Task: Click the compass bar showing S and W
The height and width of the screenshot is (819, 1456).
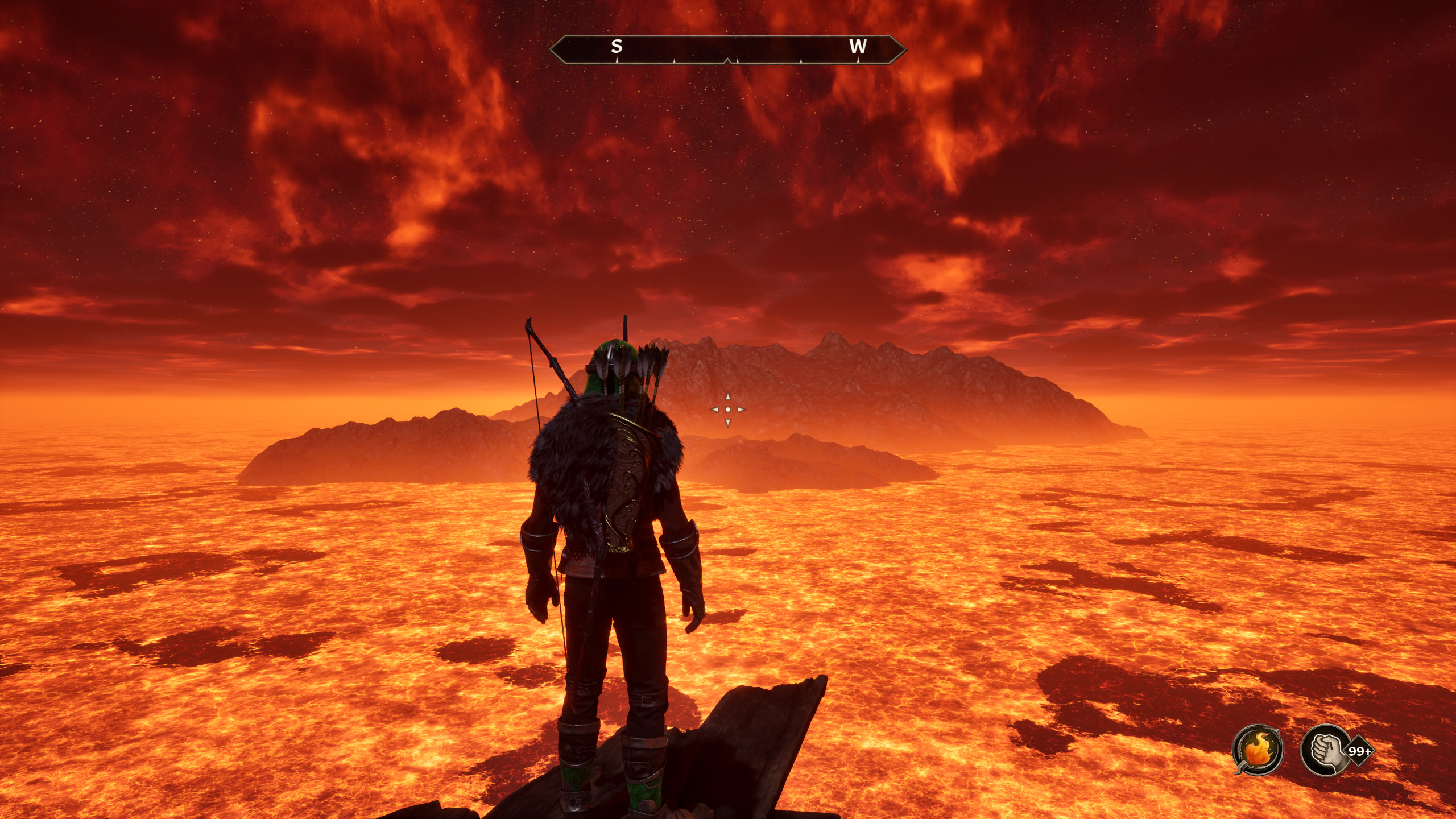Action: click(727, 49)
